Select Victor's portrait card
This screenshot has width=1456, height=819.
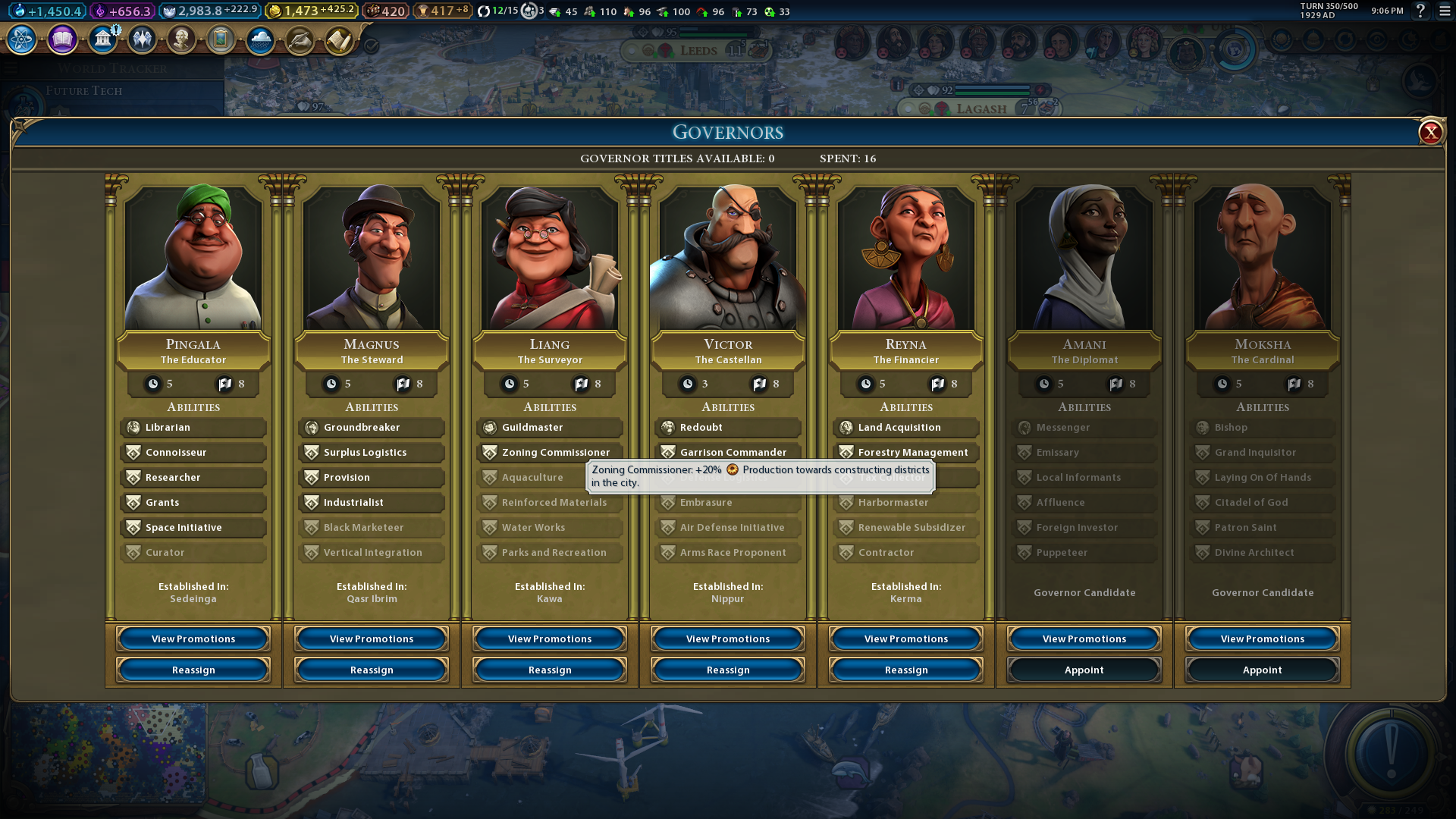point(728,258)
